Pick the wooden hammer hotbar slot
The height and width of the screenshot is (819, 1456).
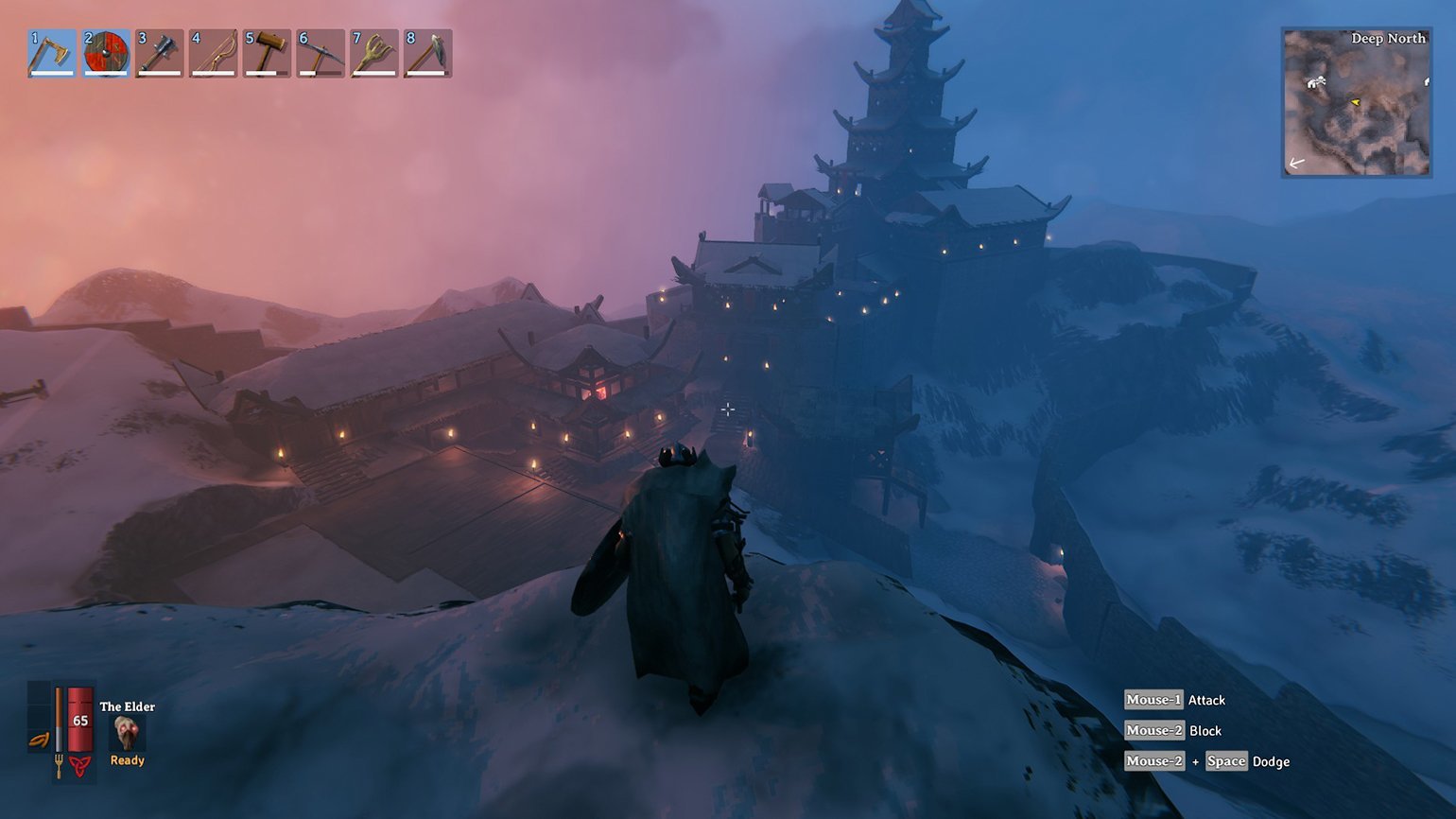pos(267,53)
